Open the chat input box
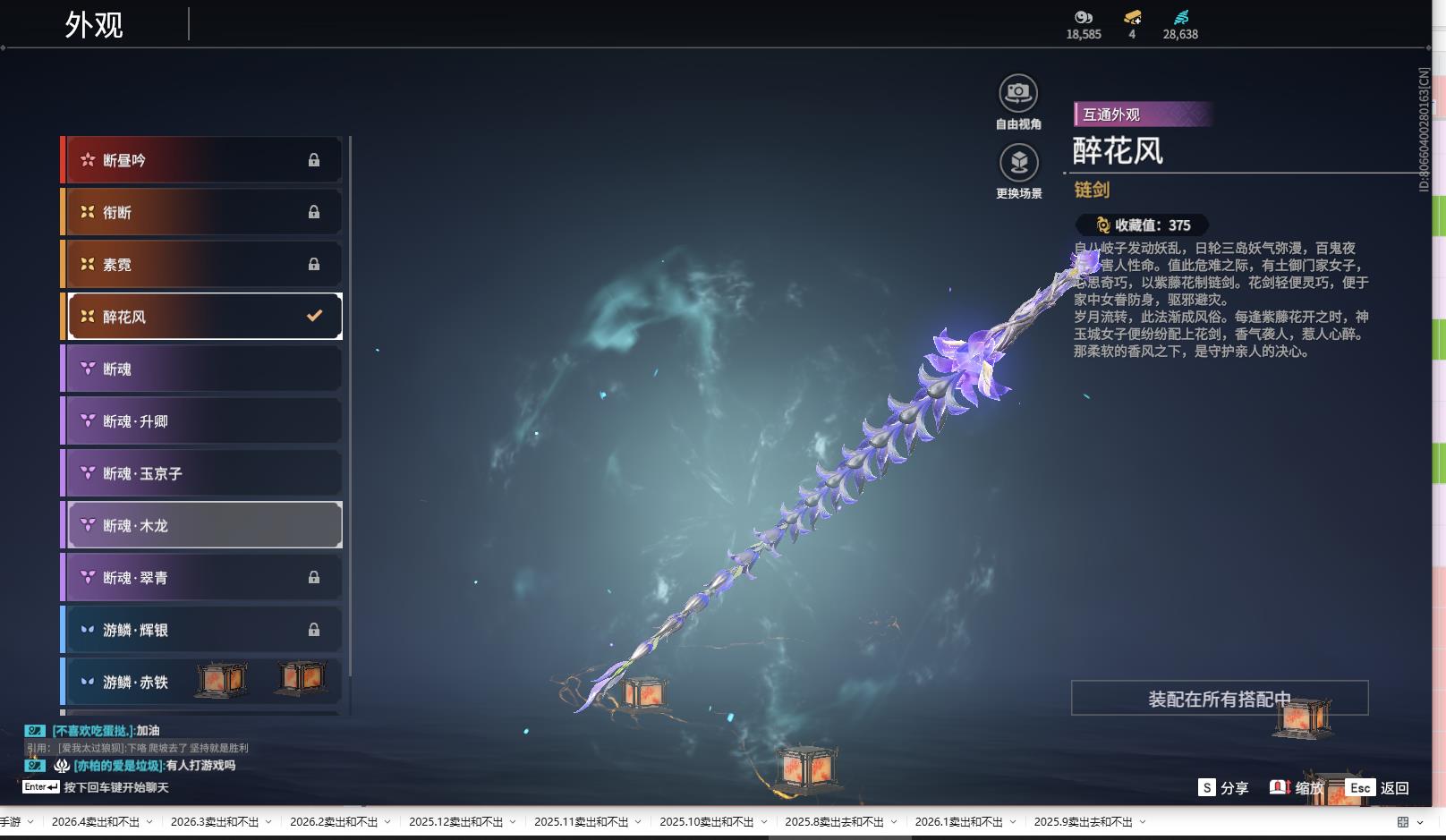Image resolution: width=1446 pixels, height=840 pixels. (x=116, y=787)
